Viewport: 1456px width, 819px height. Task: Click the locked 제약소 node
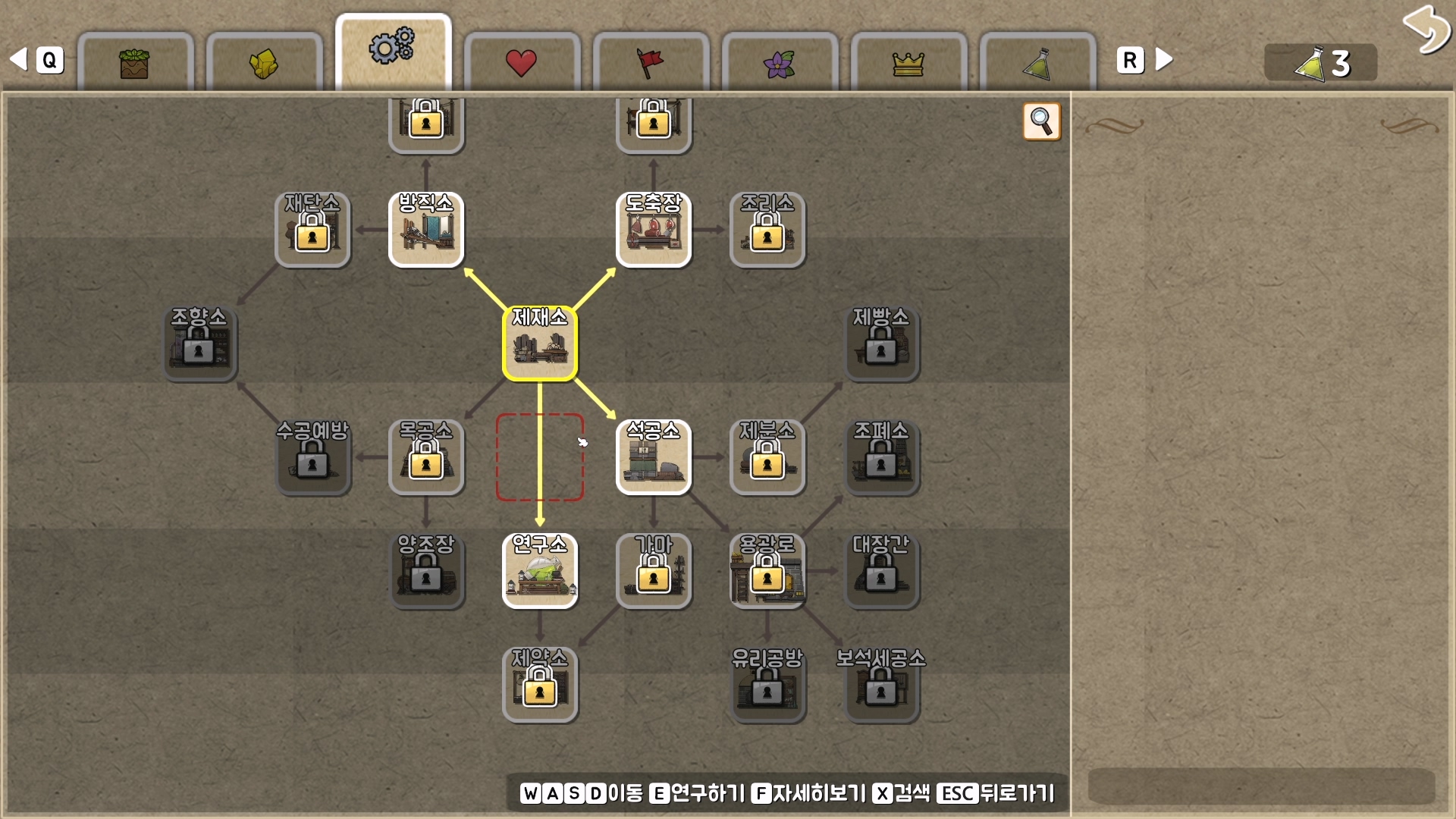point(540,685)
